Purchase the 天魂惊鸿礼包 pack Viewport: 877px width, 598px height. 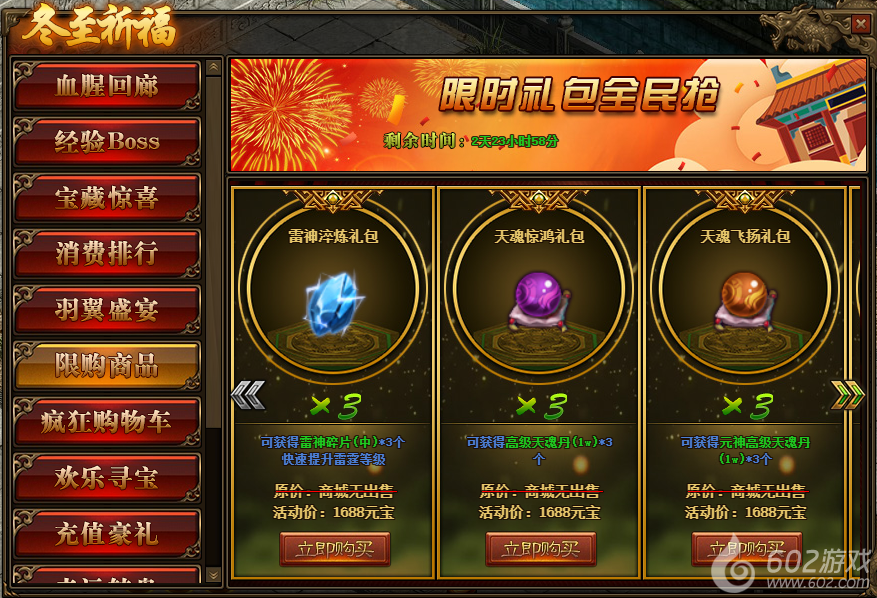coord(540,549)
